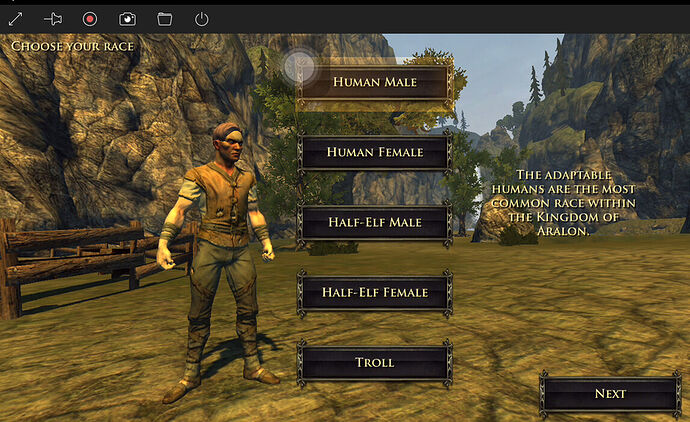The image size is (690, 422).
Task: Click the pin icon in the toolbar
Action: [x=53, y=18]
